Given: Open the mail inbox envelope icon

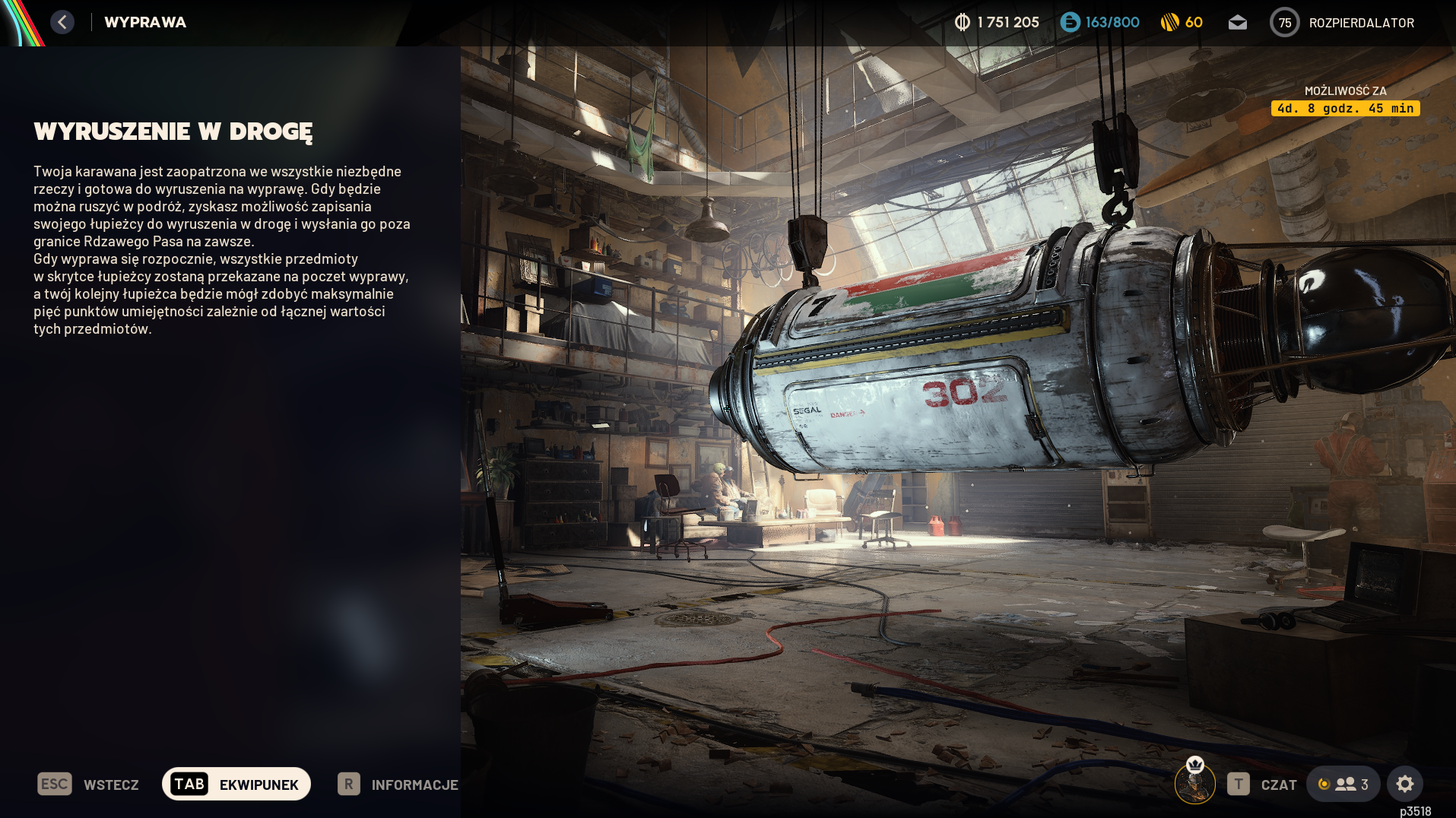Looking at the screenshot, I should pyautogui.click(x=1237, y=23).
